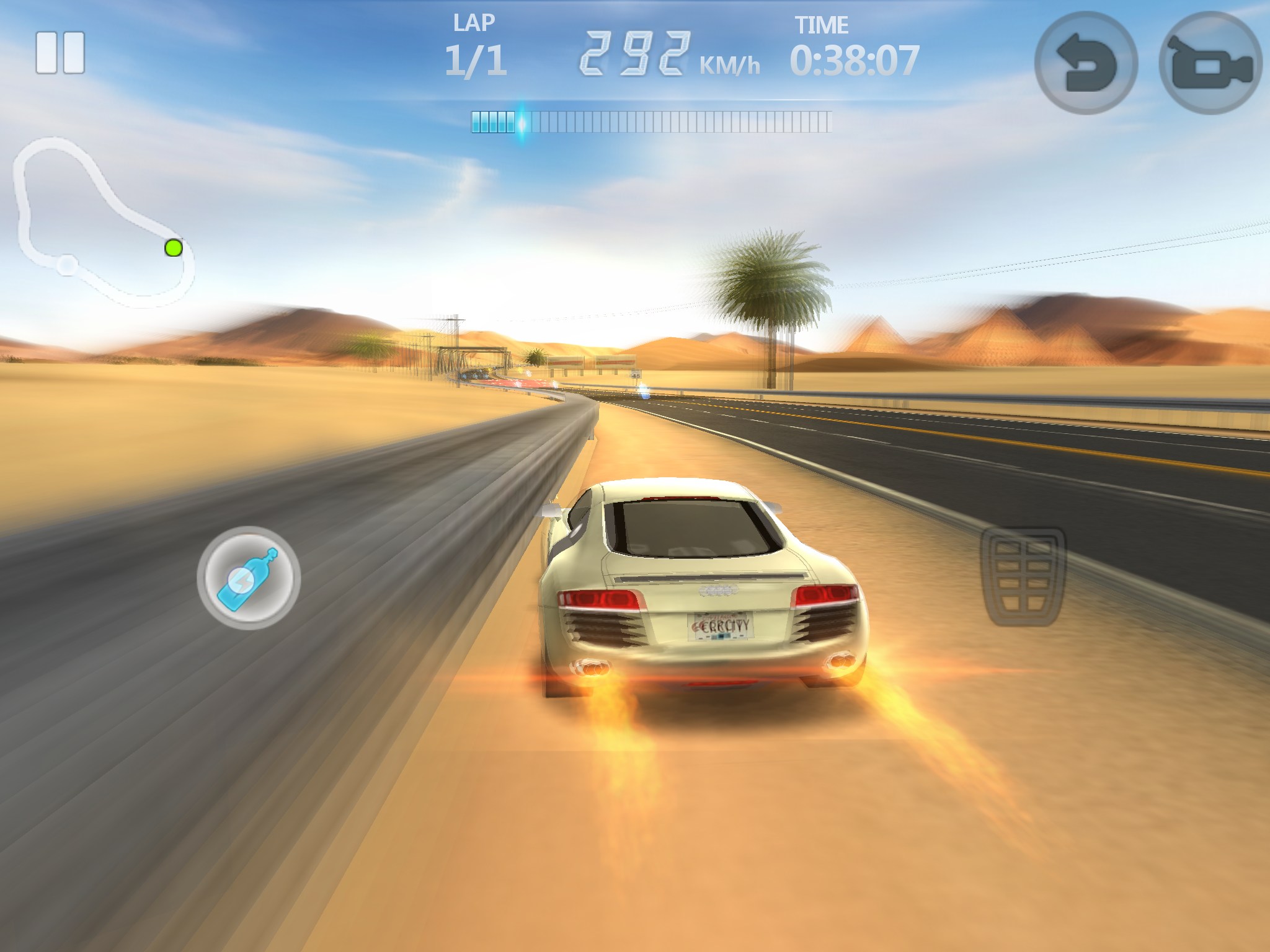The height and width of the screenshot is (952, 1270).
Task: Pause the race
Action: click(x=60, y=53)
